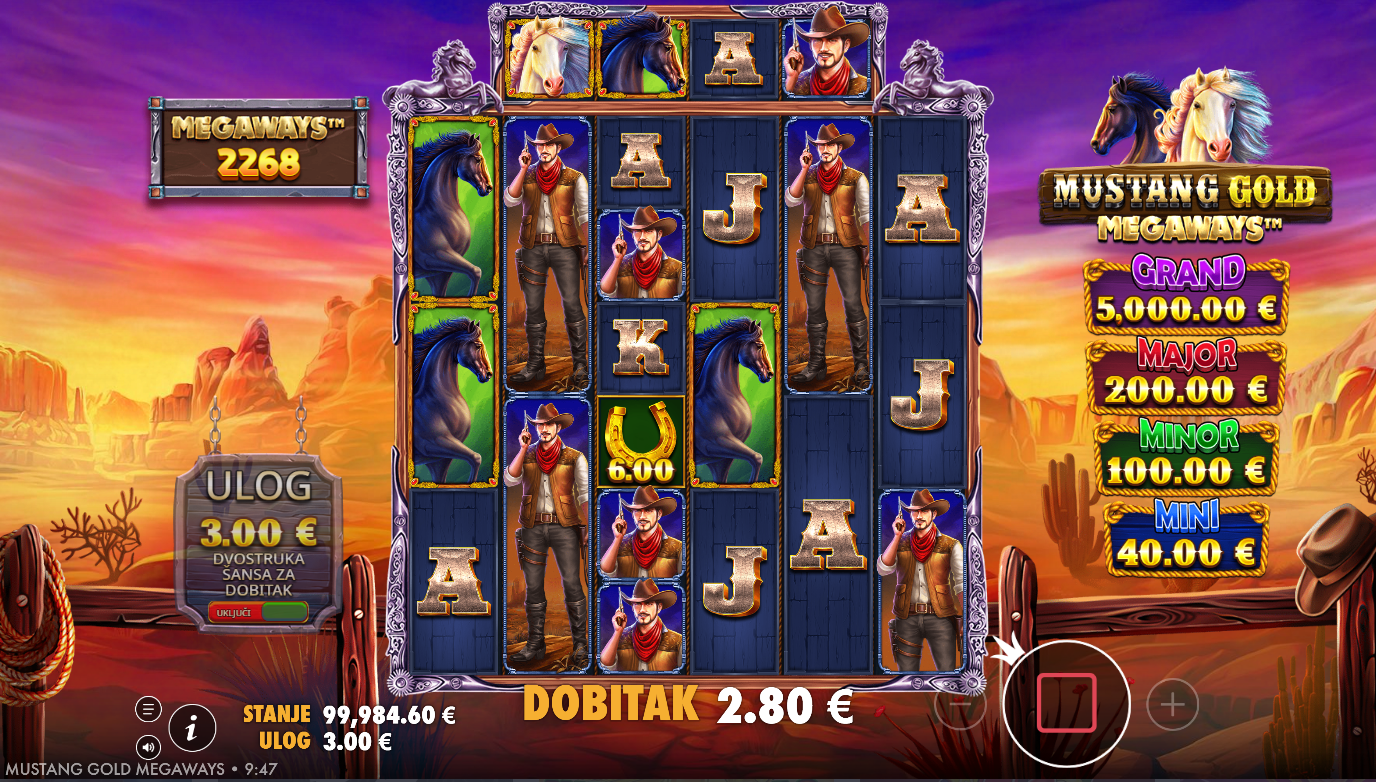Open the hamburger menu
Screen dimensions: 1376x782
[148, 709]
